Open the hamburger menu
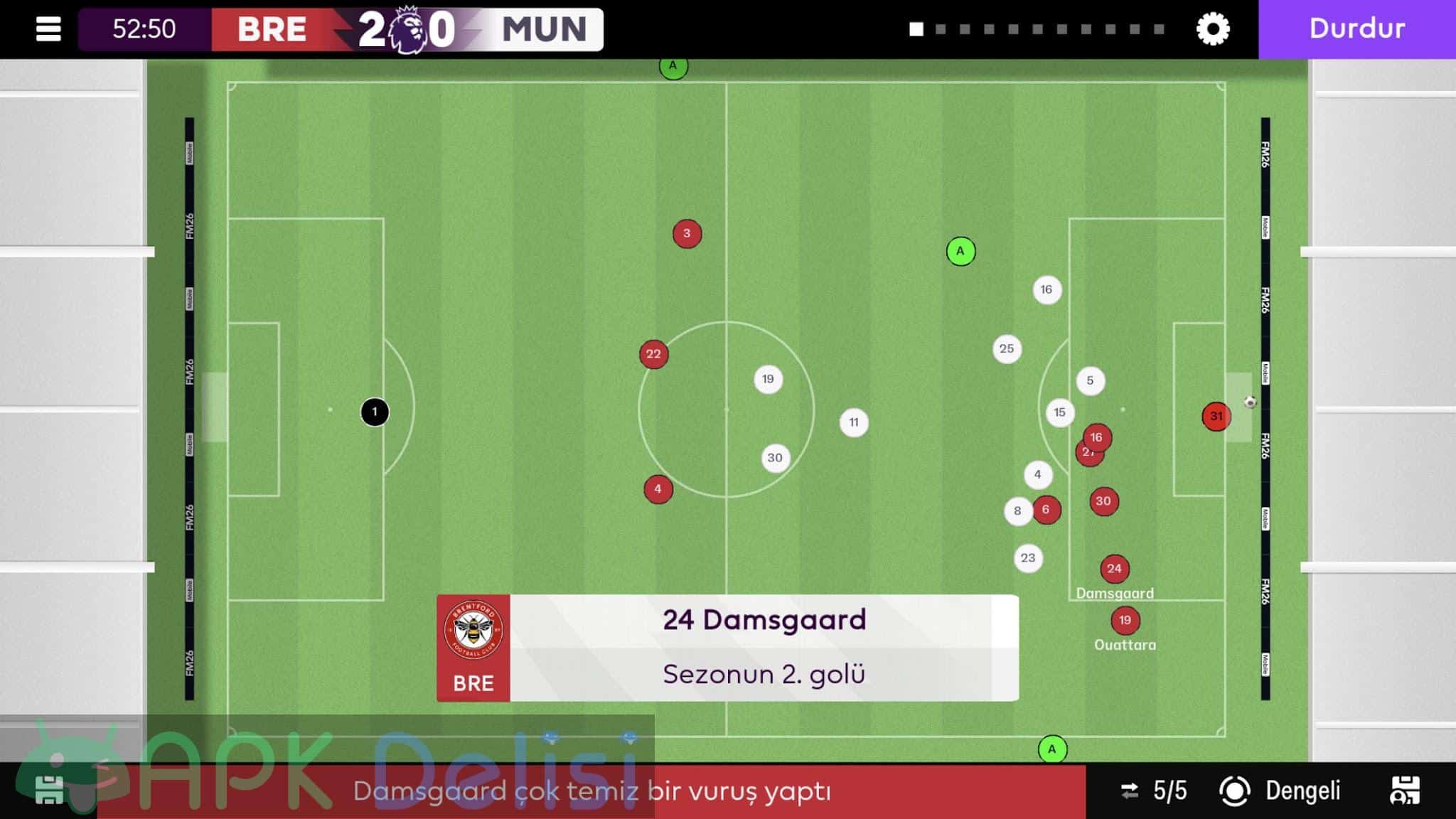Viewport: 1456px width, 819px height. click(x=48, y=29)
